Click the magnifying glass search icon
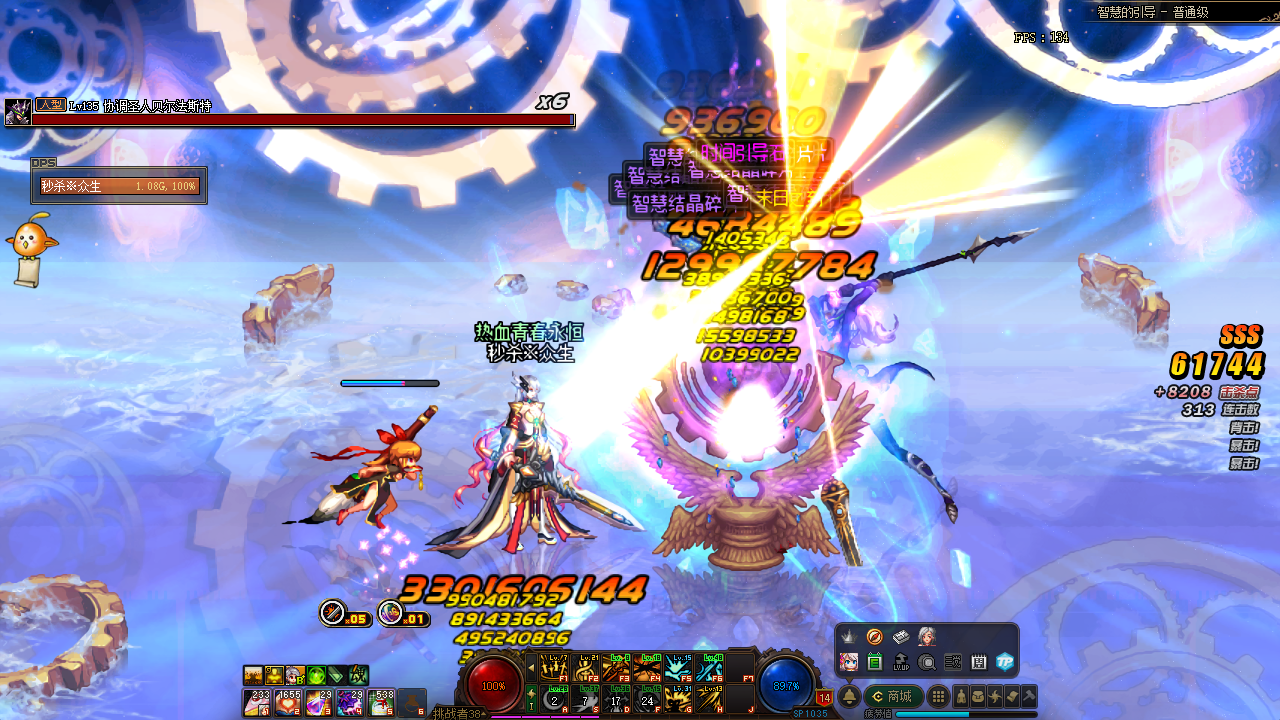1280x720 pixels. point(927,661)
